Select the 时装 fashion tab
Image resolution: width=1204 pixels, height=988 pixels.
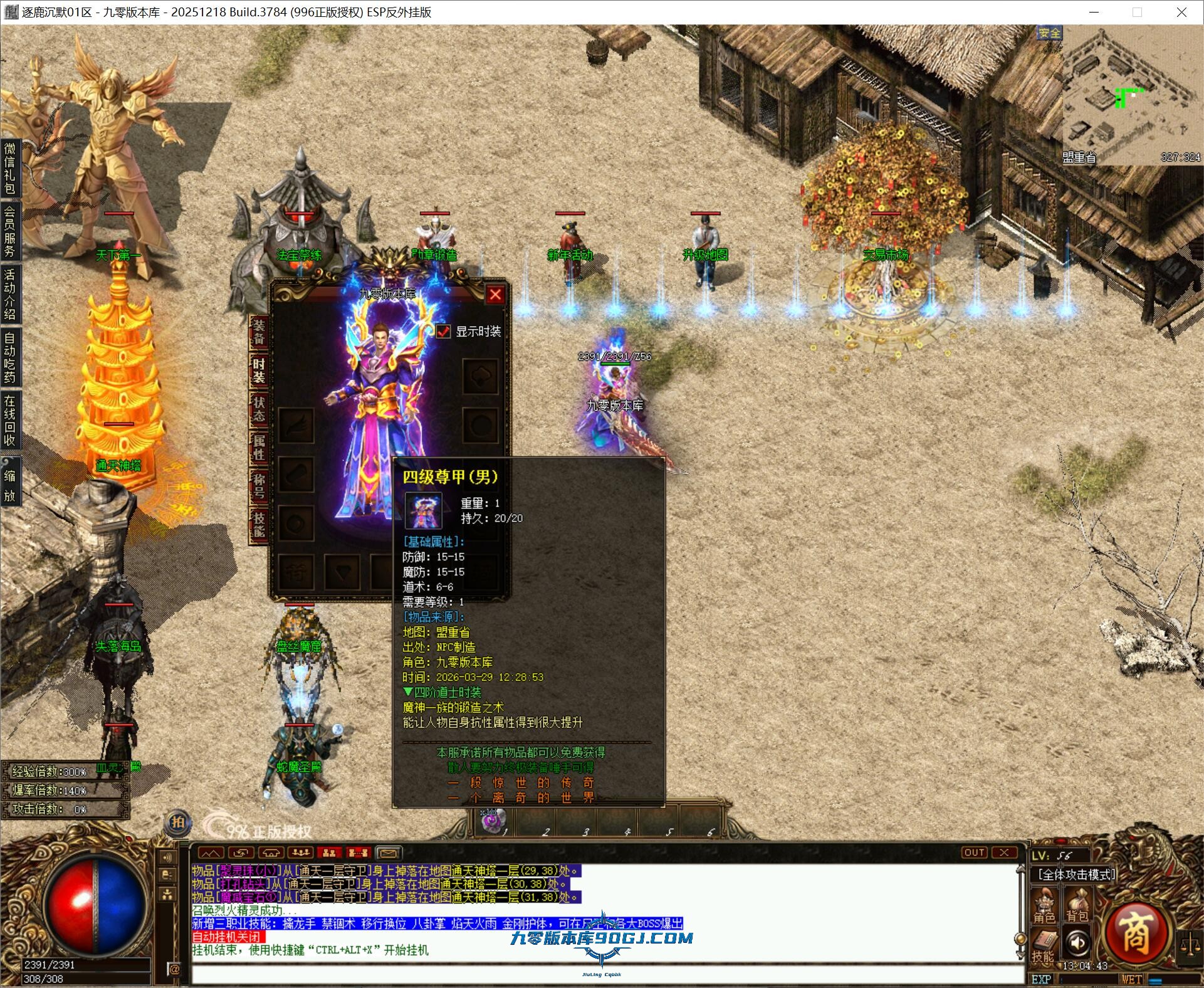(x=258, y=370)
